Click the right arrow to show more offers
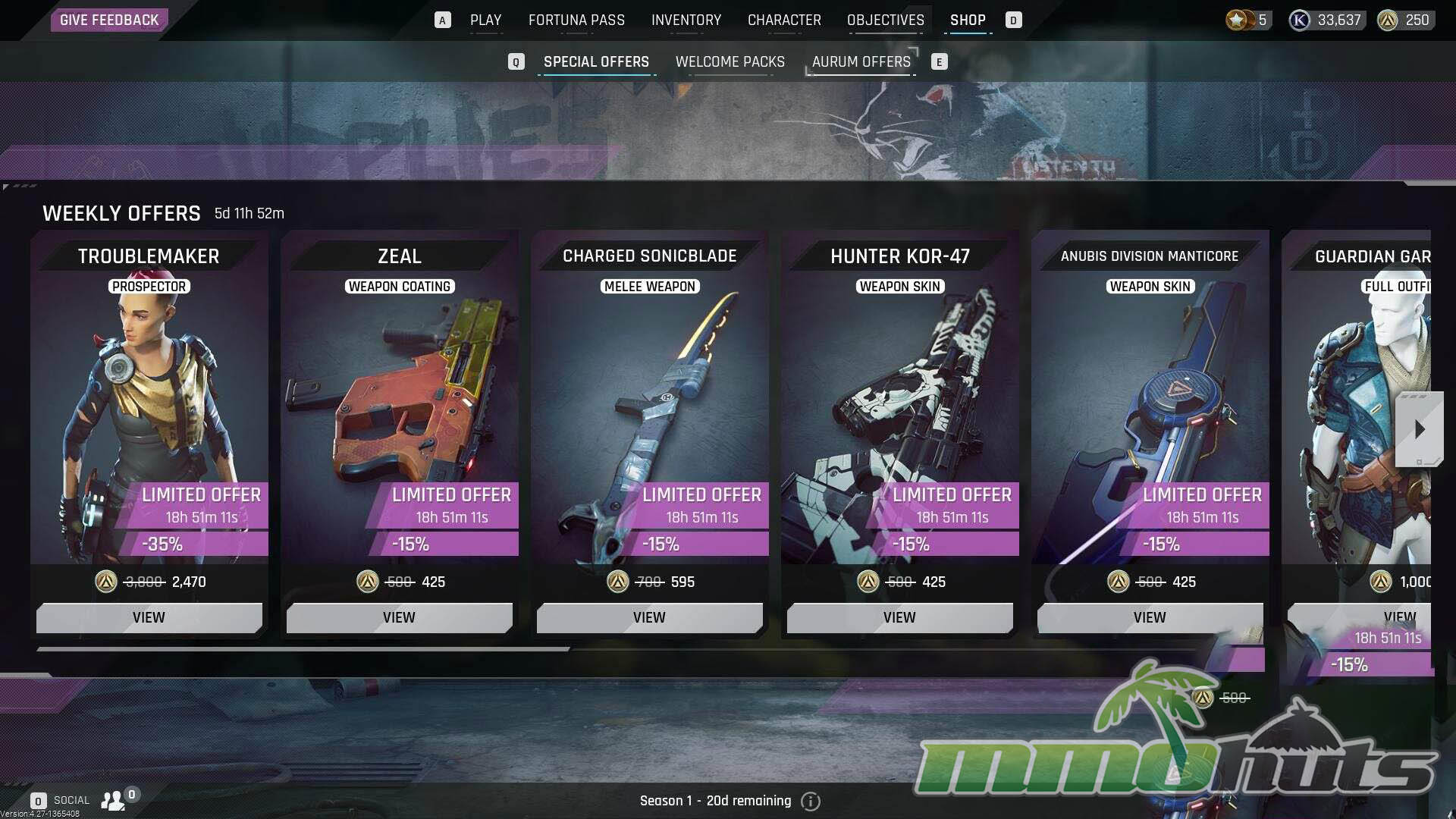The height and width of the screenshot is (819, 1456). pos(1419,429)
